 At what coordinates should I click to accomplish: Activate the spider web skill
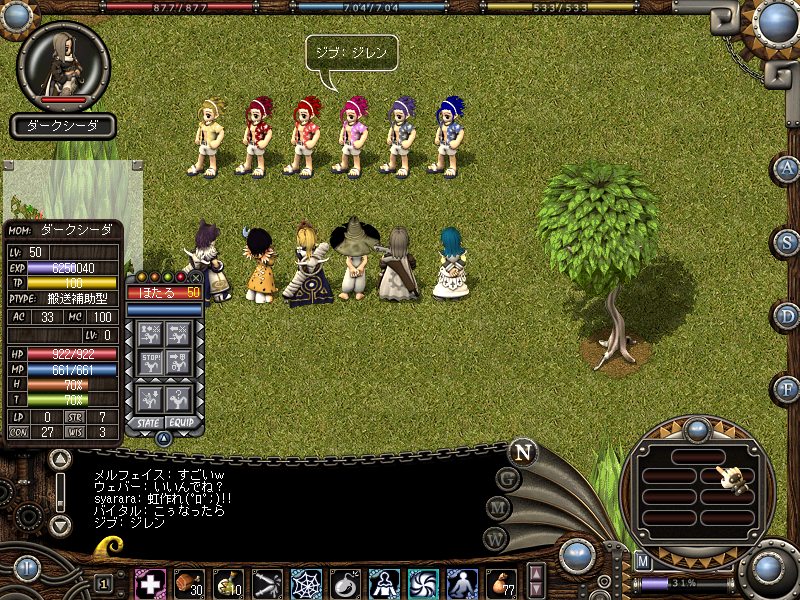point(305,583)
